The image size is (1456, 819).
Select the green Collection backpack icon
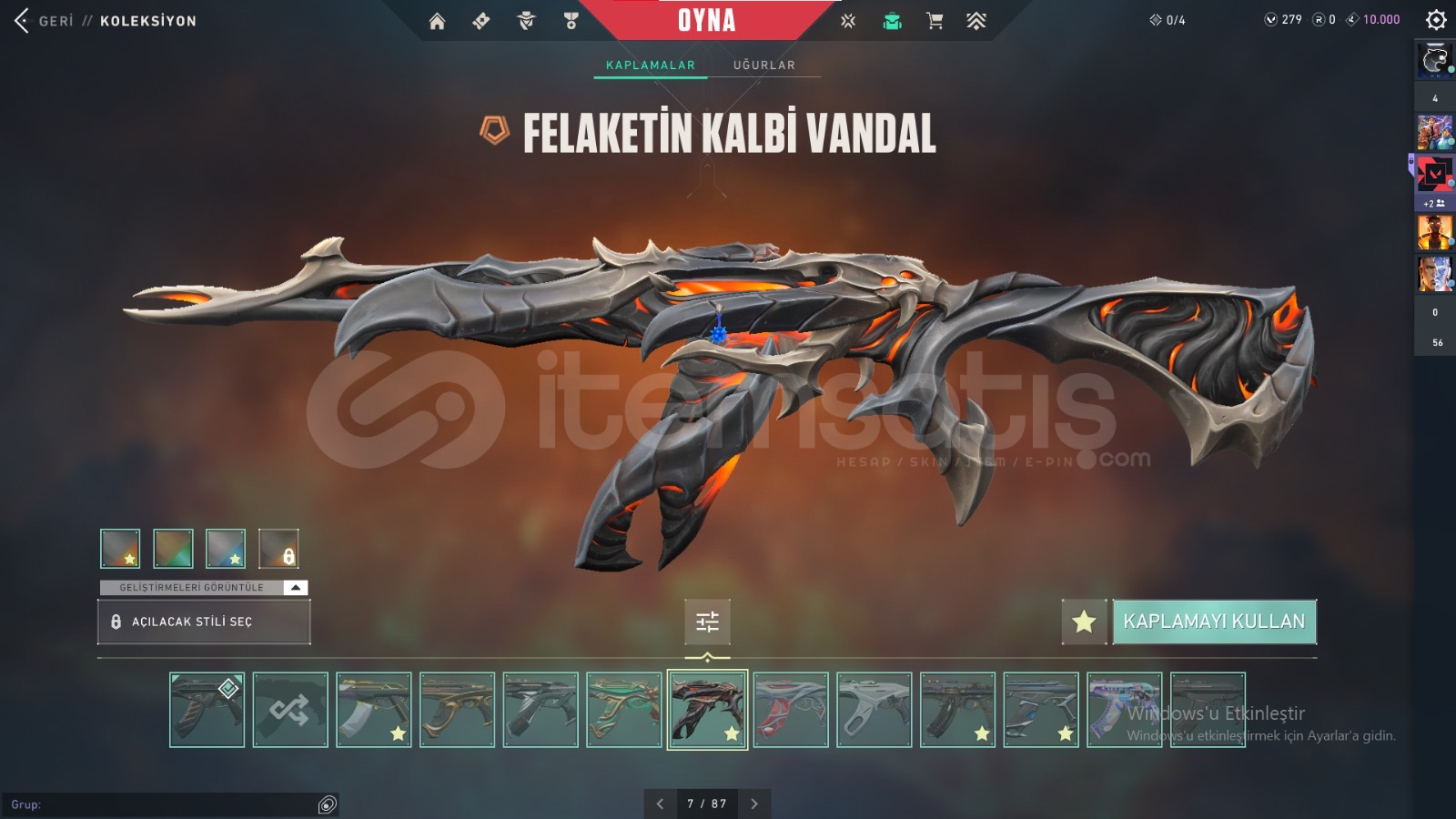[893, 20]
